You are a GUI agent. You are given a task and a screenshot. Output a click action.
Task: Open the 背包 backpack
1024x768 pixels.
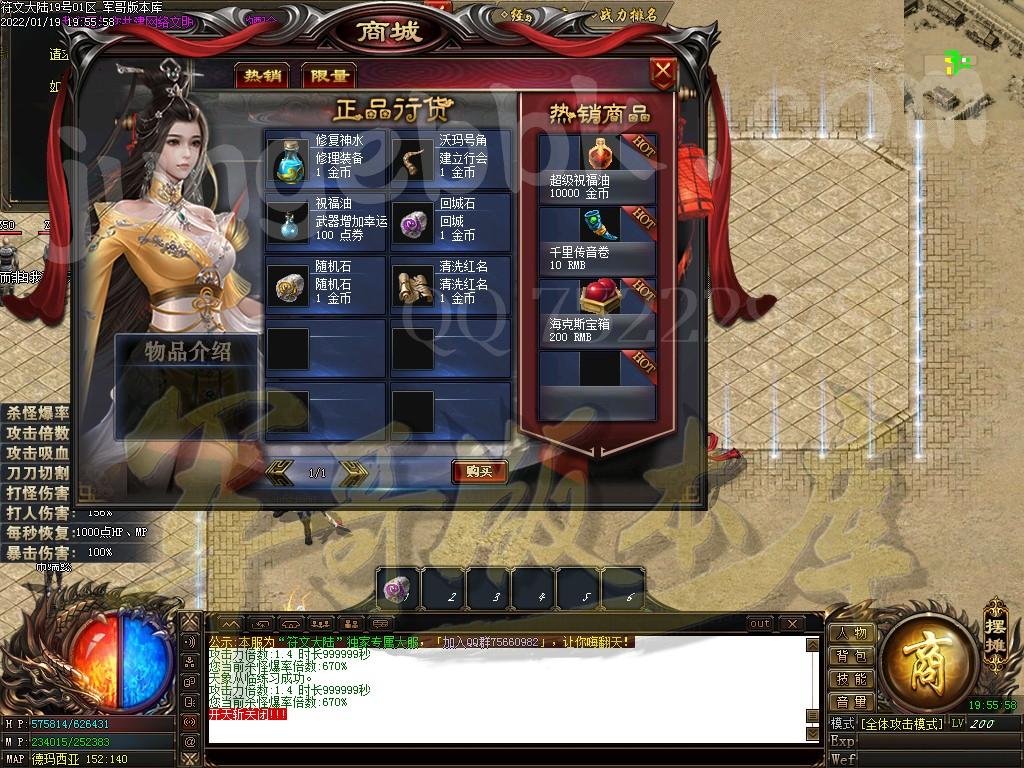852,656
